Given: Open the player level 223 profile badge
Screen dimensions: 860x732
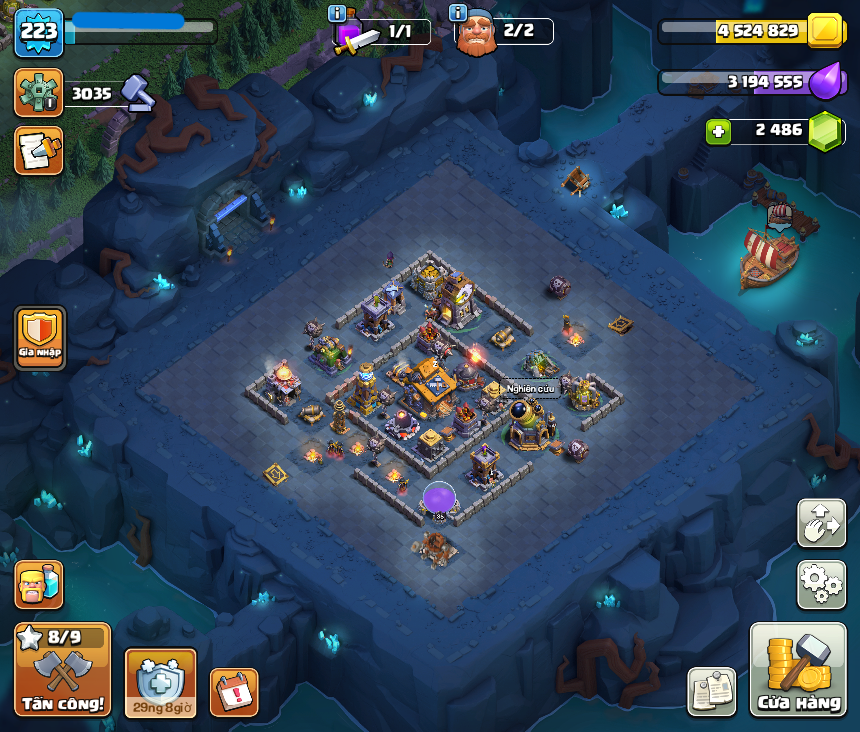Looking at the screenshot, I should [39, 32].
